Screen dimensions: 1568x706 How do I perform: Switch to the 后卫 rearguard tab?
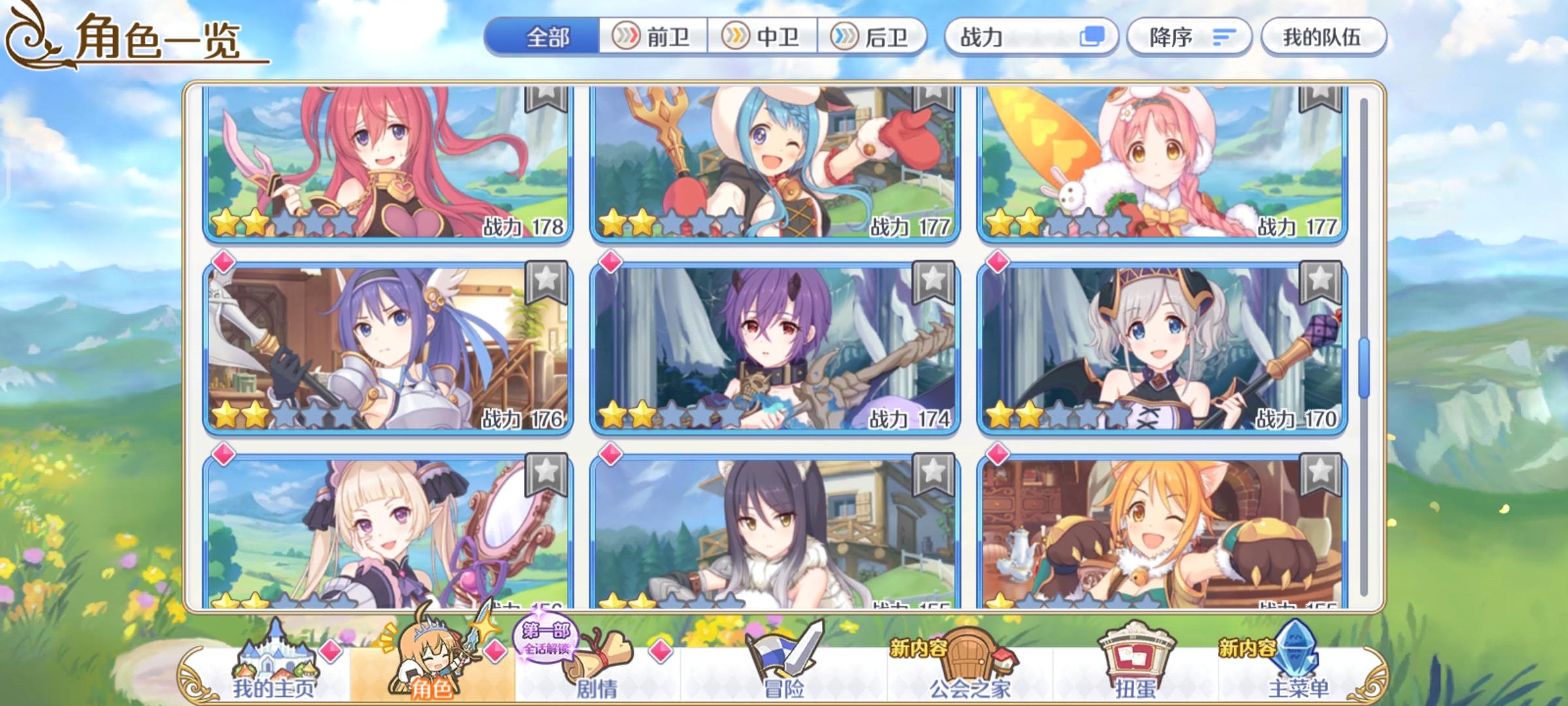(875, 38)
